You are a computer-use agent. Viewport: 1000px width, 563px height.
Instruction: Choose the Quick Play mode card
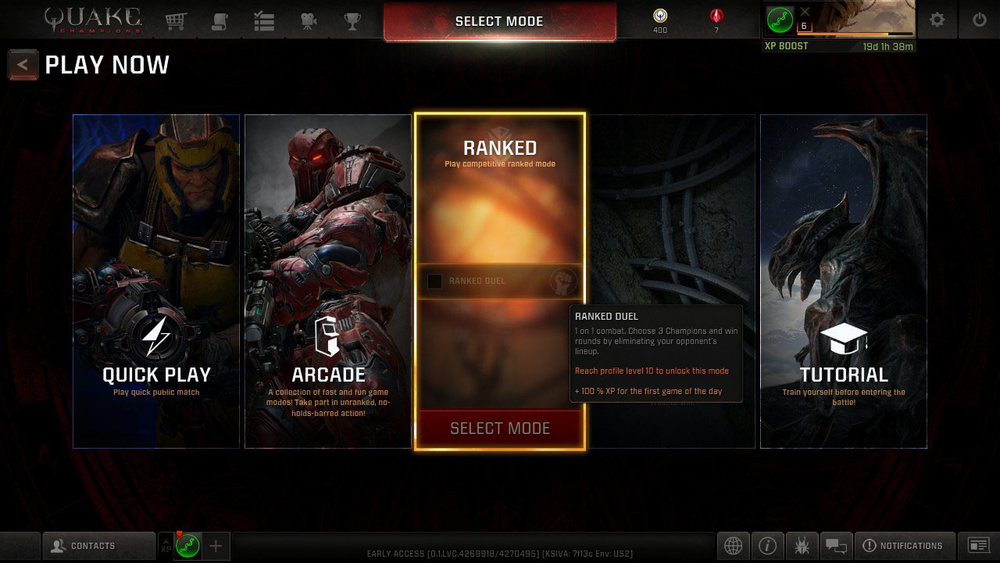click(x=156, y=281)
